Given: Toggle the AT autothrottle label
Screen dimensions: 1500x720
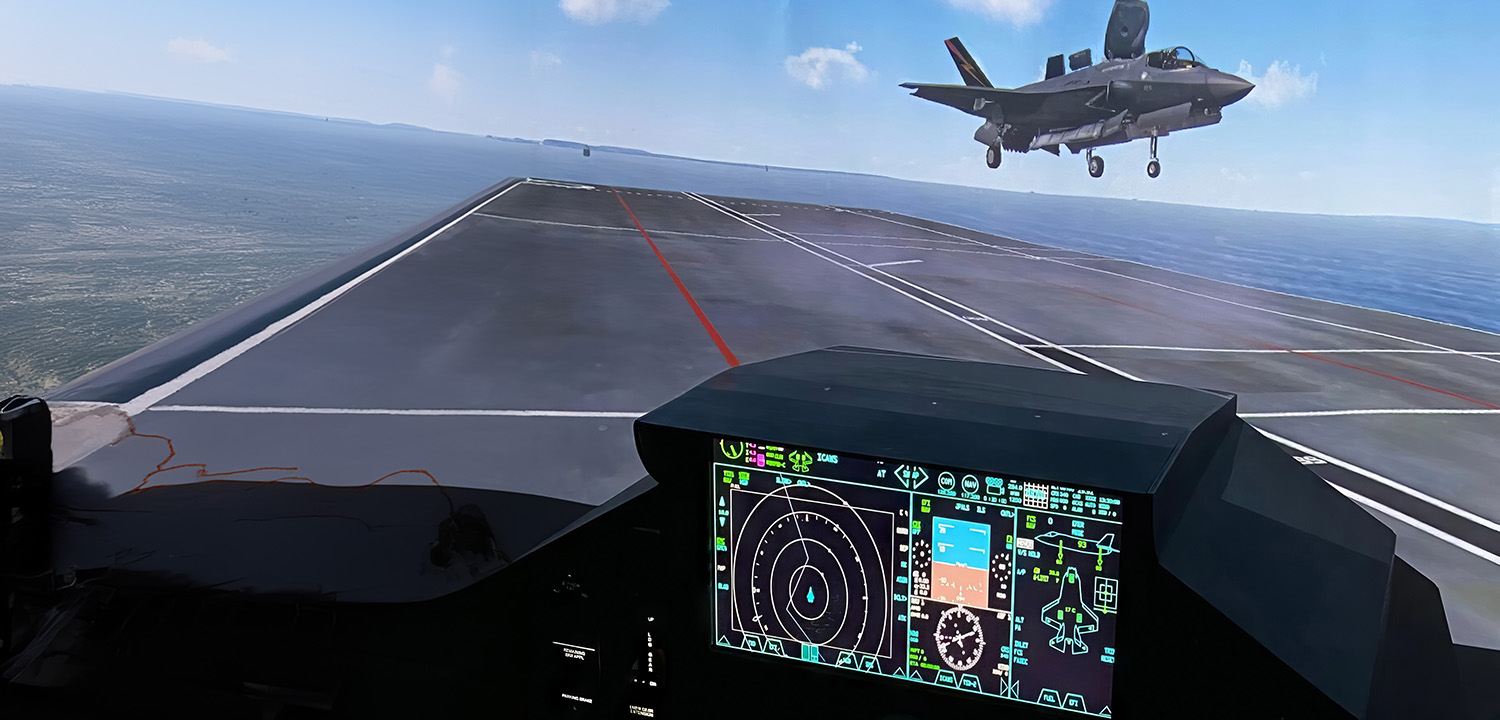Looking at the screenshot, I should [x=883, y=471].
